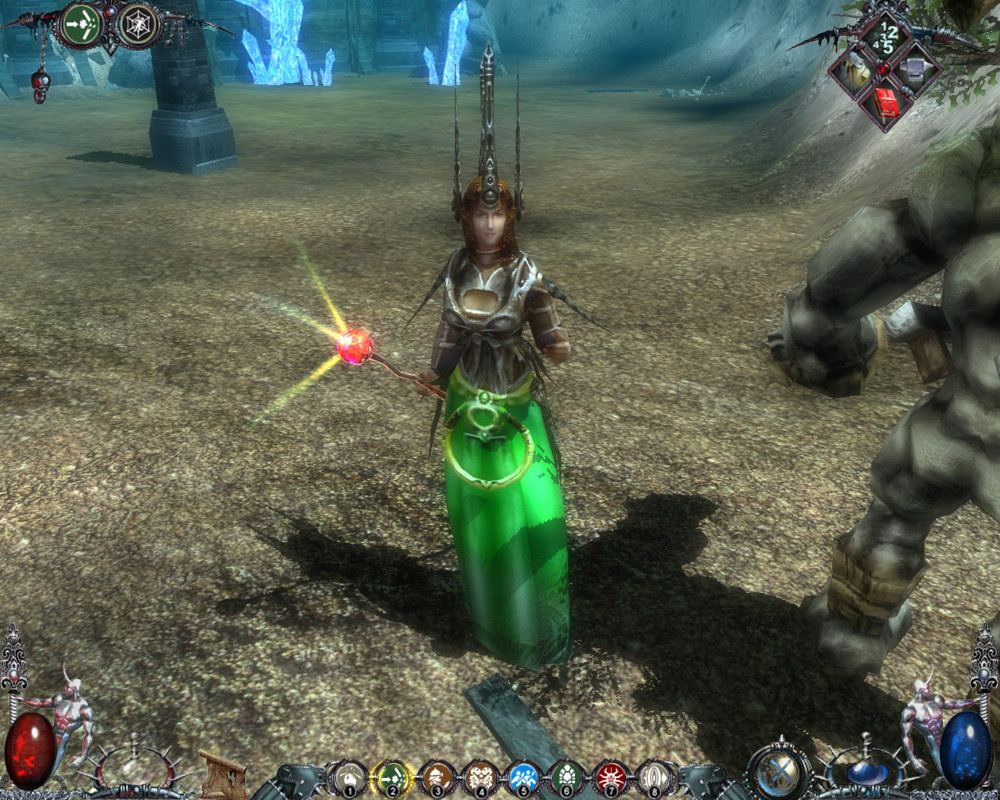Image resolution: width=1000 pixels, height=800 pixels.
Task: Activate the brown skill in slot 3
Action: coord(437,777)
